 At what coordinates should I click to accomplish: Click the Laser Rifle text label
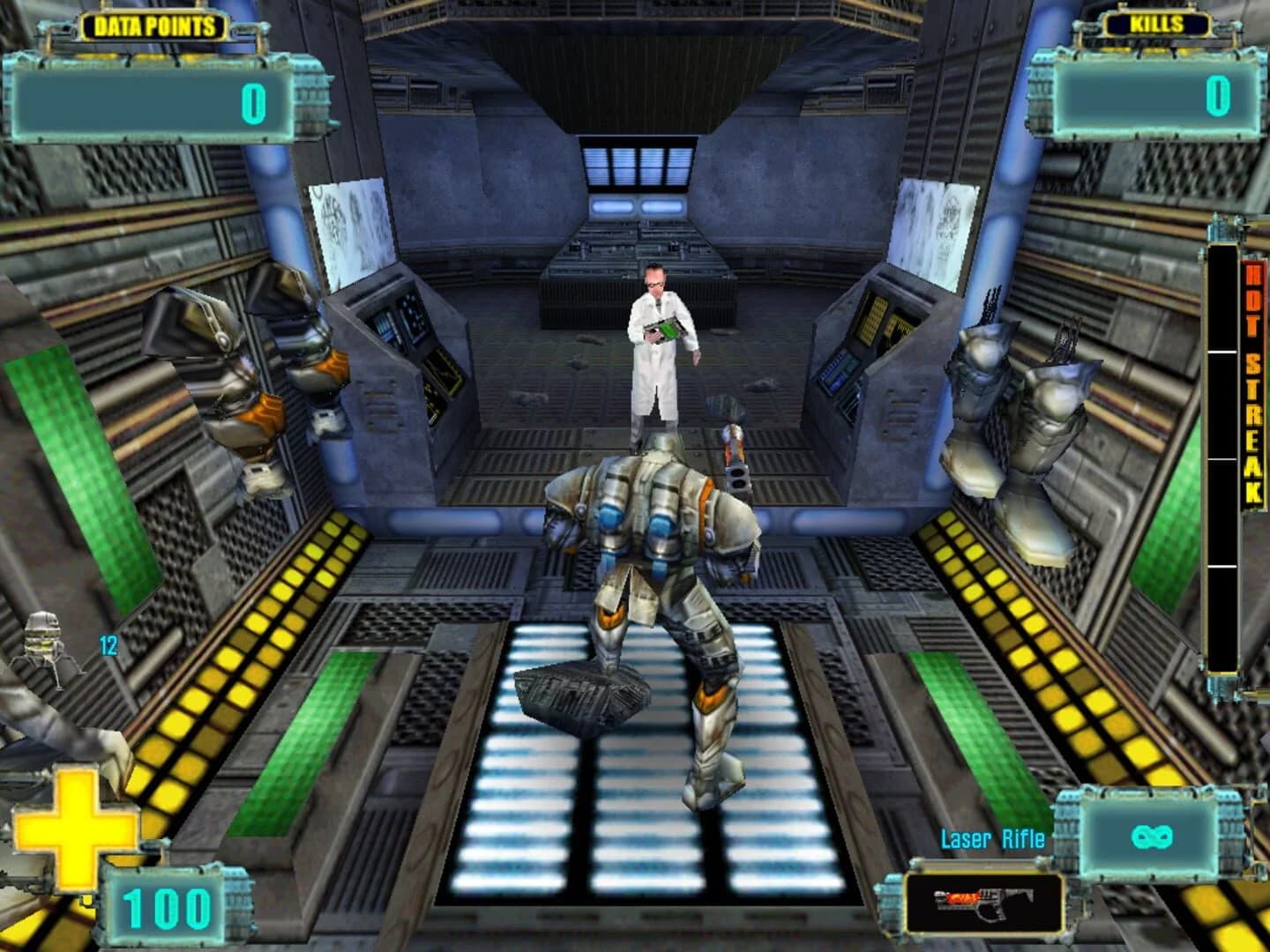pos(992,840)
